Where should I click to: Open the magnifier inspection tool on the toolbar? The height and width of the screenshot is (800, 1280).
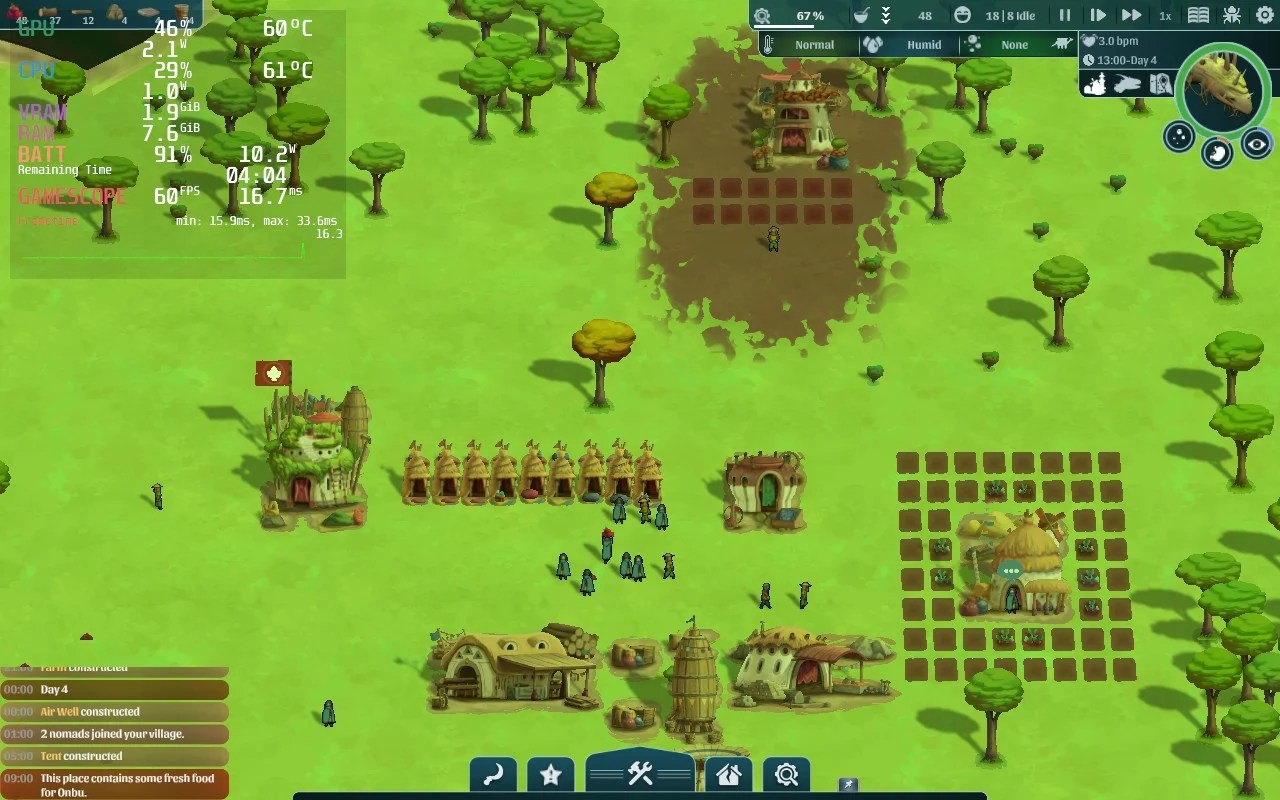[x=786, y=772]
